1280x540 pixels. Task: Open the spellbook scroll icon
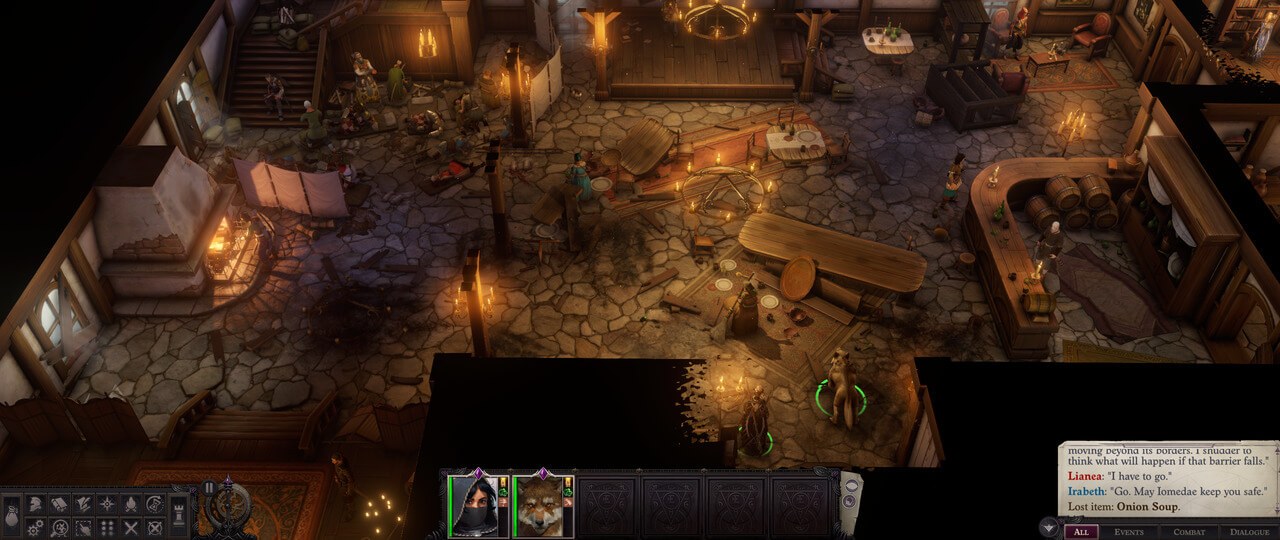[x=59, y=503]
